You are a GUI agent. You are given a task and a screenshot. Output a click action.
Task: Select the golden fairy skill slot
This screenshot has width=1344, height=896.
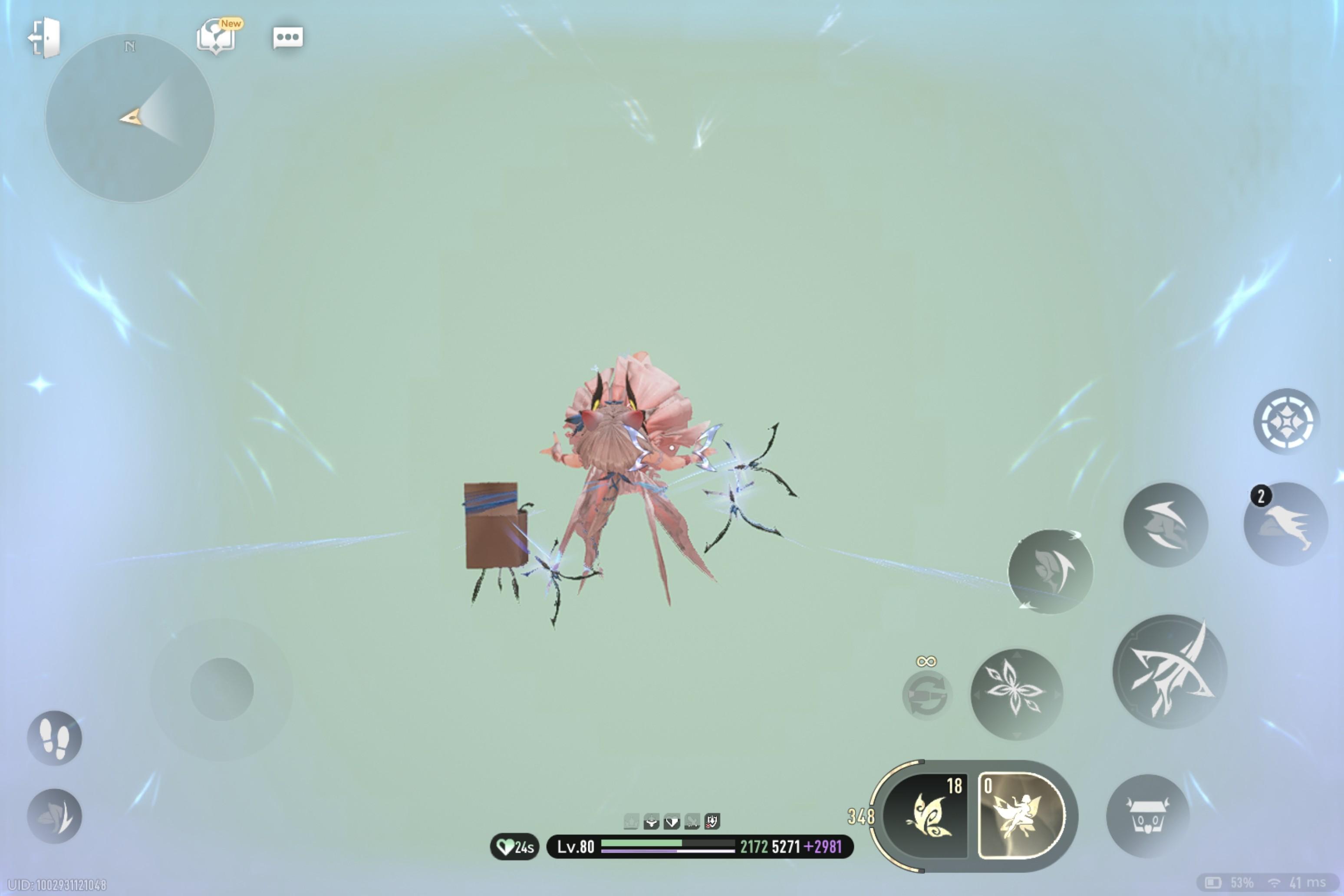click(x=1021, y=816)
